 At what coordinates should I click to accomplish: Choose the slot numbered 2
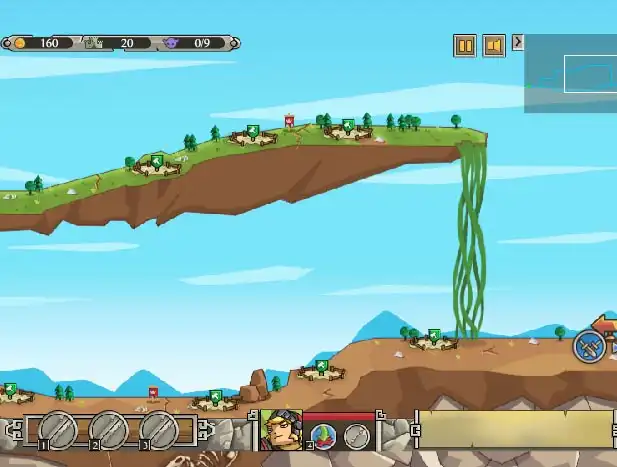109,431
